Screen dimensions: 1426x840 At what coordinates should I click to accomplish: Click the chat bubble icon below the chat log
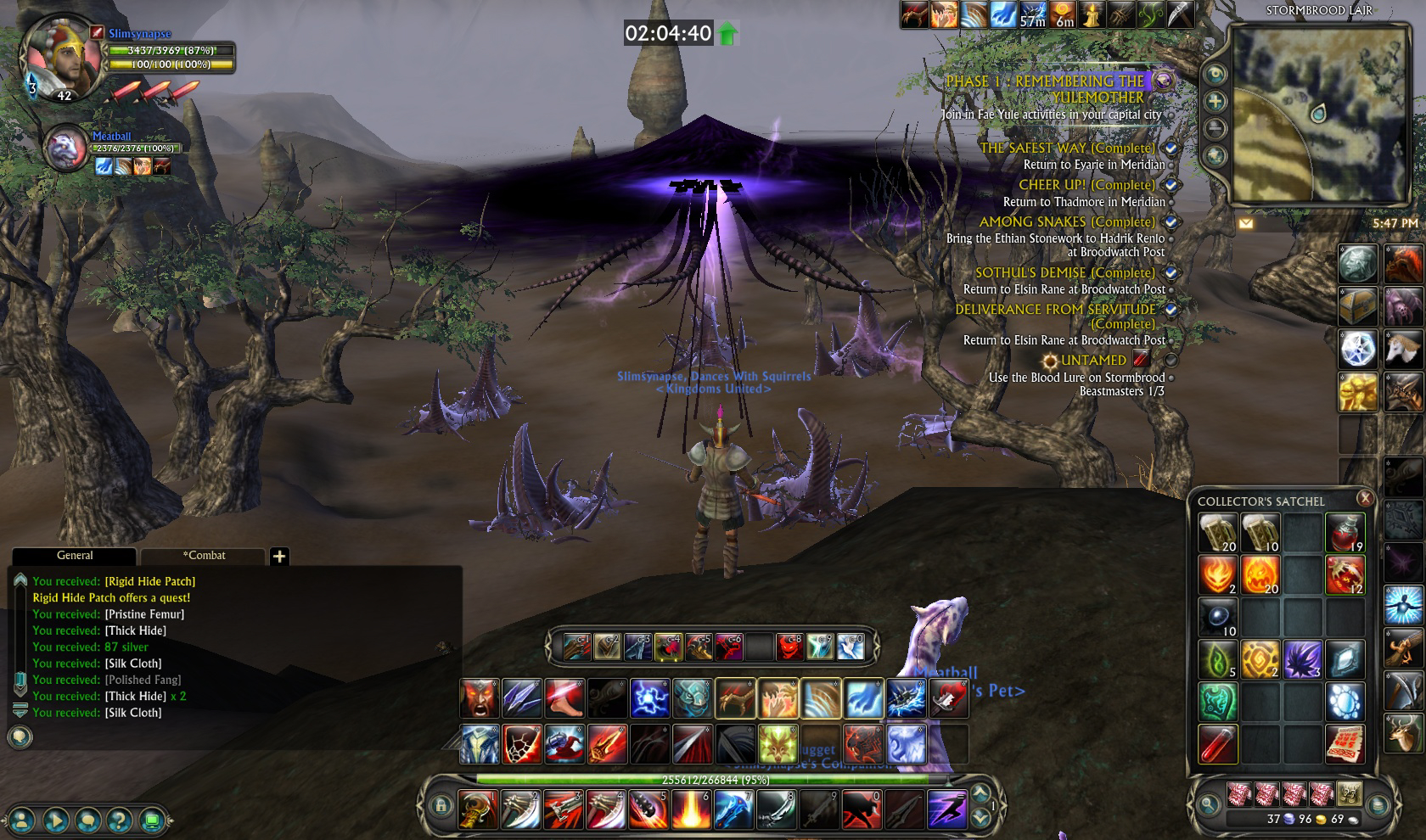tap(20, 736)
